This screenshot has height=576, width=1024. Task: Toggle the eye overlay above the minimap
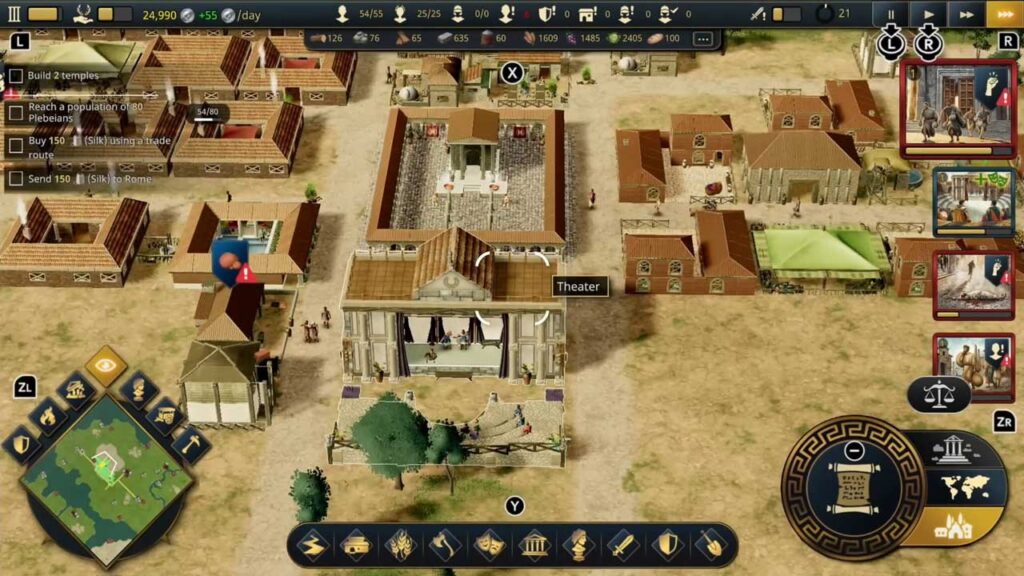pos(105,366)
